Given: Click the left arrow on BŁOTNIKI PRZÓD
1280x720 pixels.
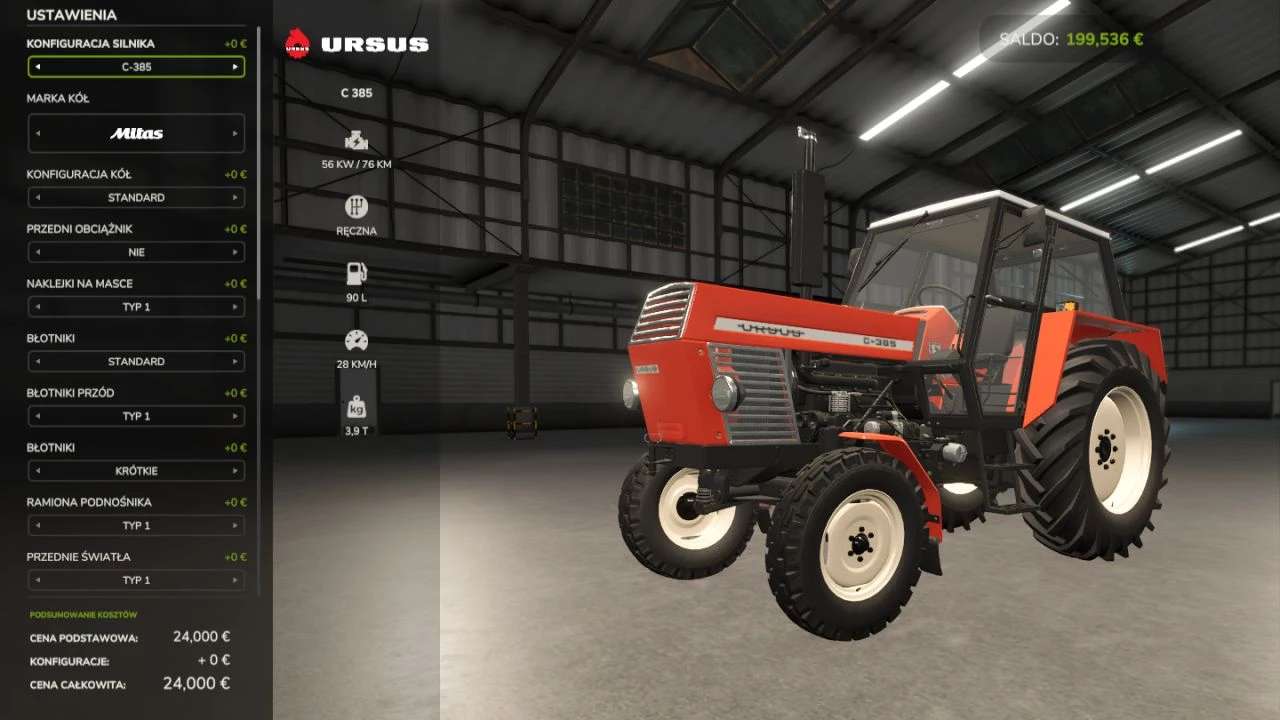Looking at the screenshot, I should click(37, 416).
